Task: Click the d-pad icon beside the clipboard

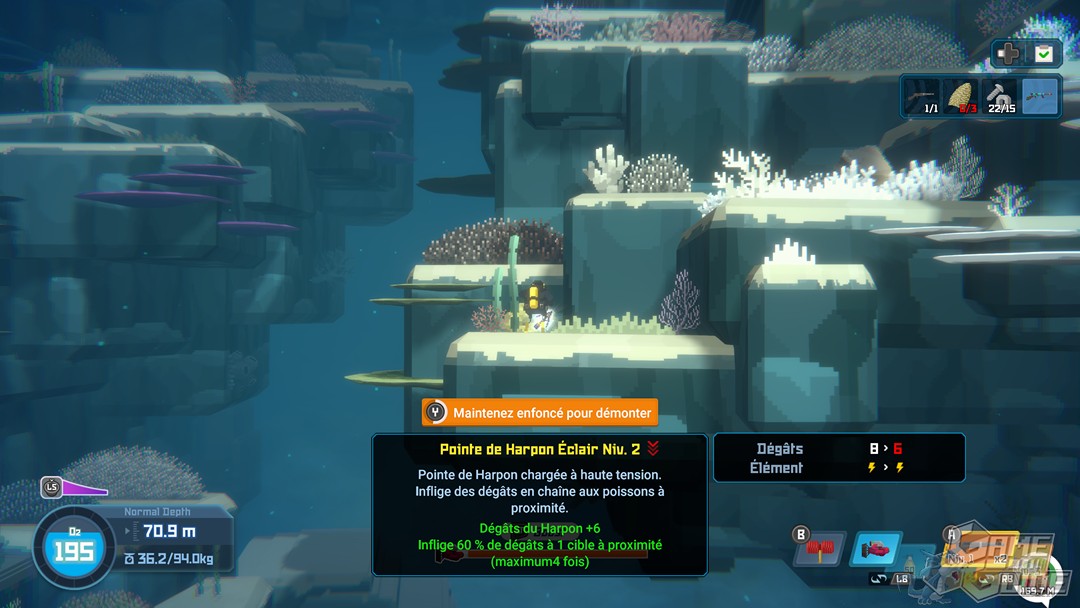Action: coord(1010,54)
